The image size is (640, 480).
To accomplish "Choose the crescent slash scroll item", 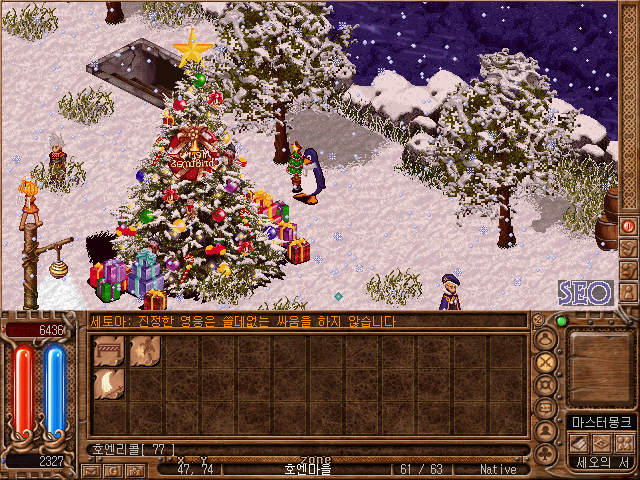I will pos(108,385).
